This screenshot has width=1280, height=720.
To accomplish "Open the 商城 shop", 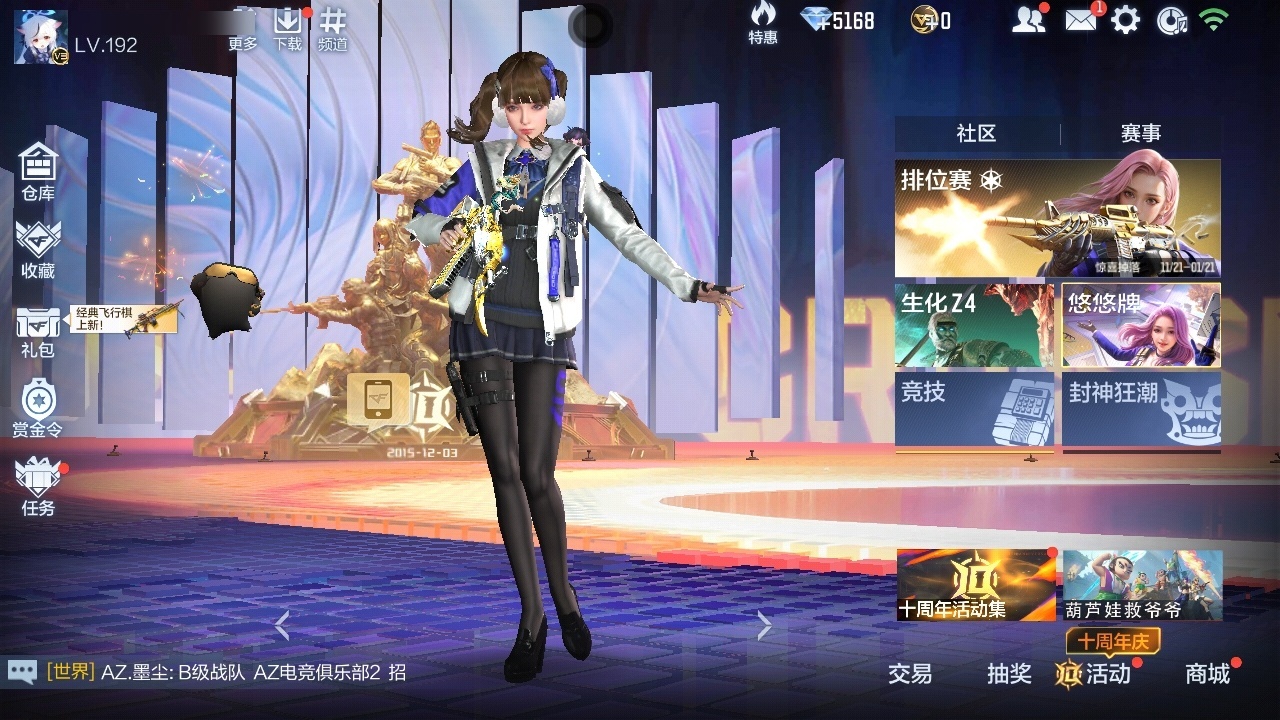I will [x=1207, y=674].
